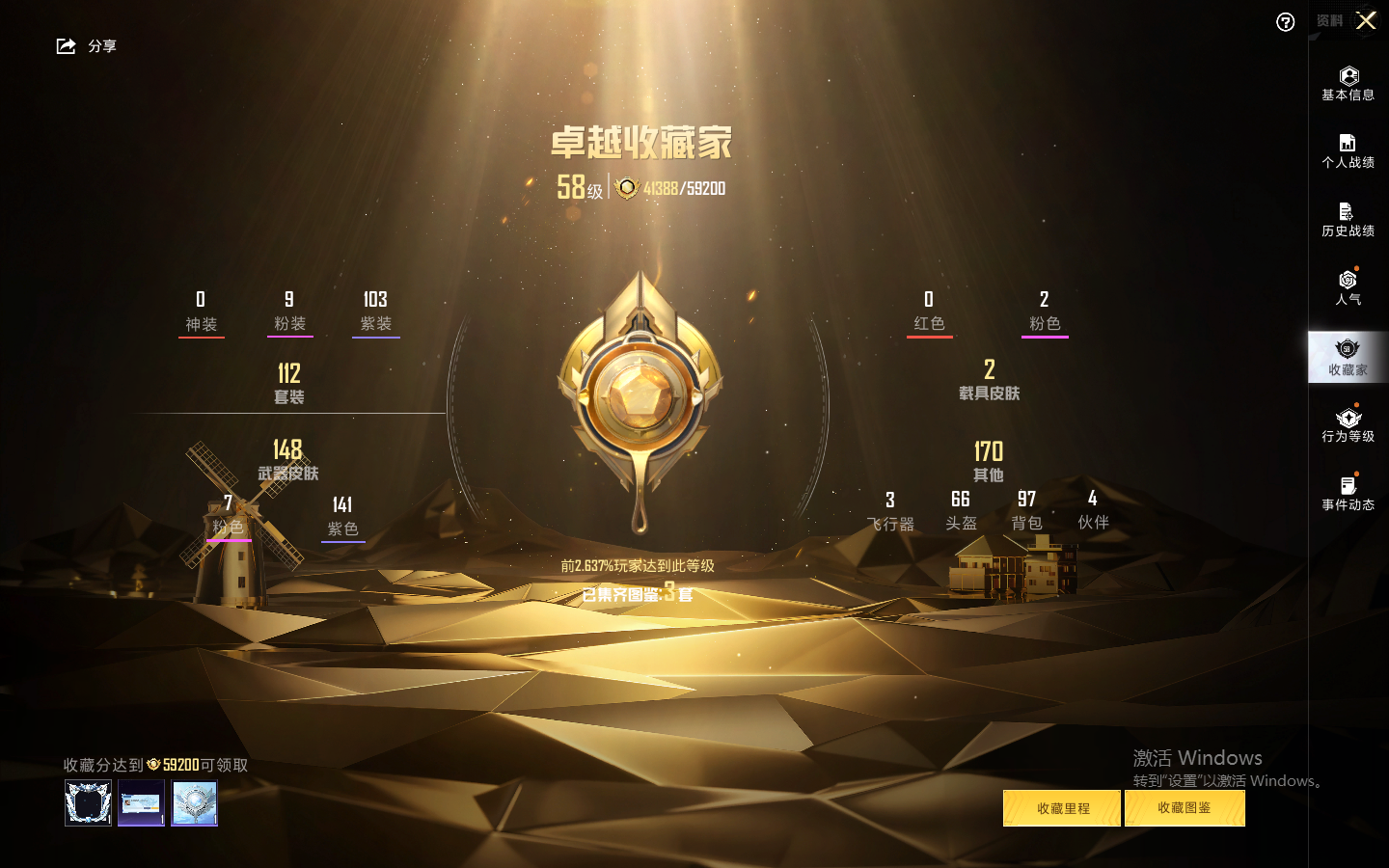
Task: Open the 收藏里程 button
Action: click(1062, 808)
